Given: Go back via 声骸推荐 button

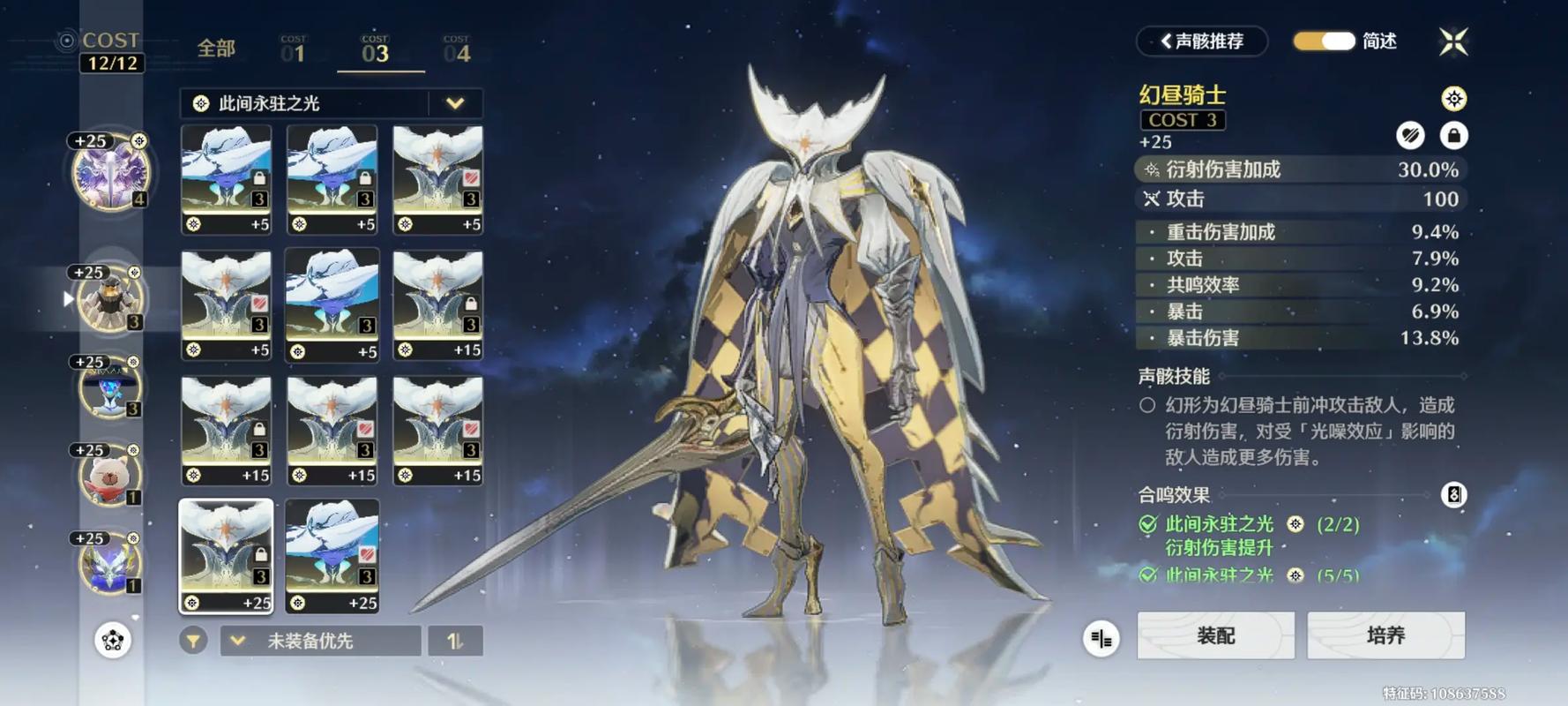Looking at the screenshot, I should (1202, 41).
